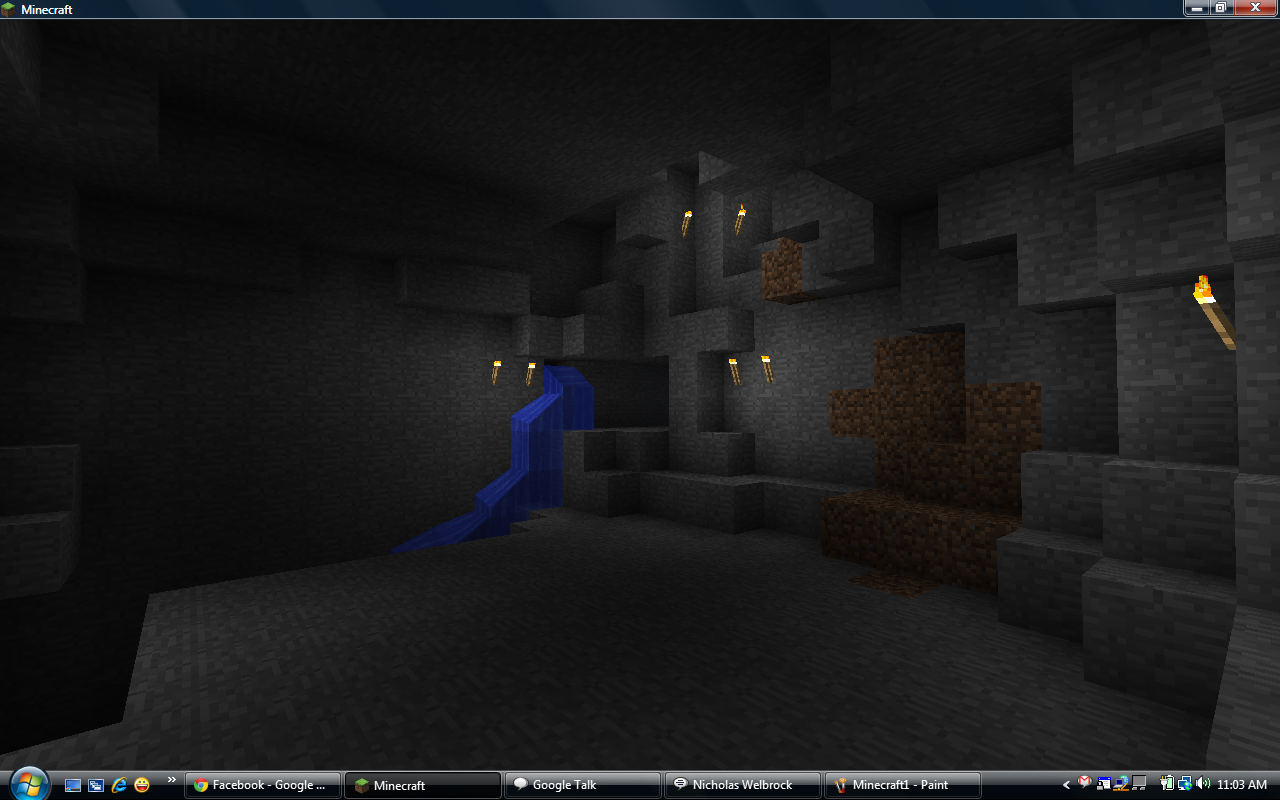Open Yahoo Messenger from Quick Launch
The height and width of the screenshot is (800, 1280).
pos(141,785)
